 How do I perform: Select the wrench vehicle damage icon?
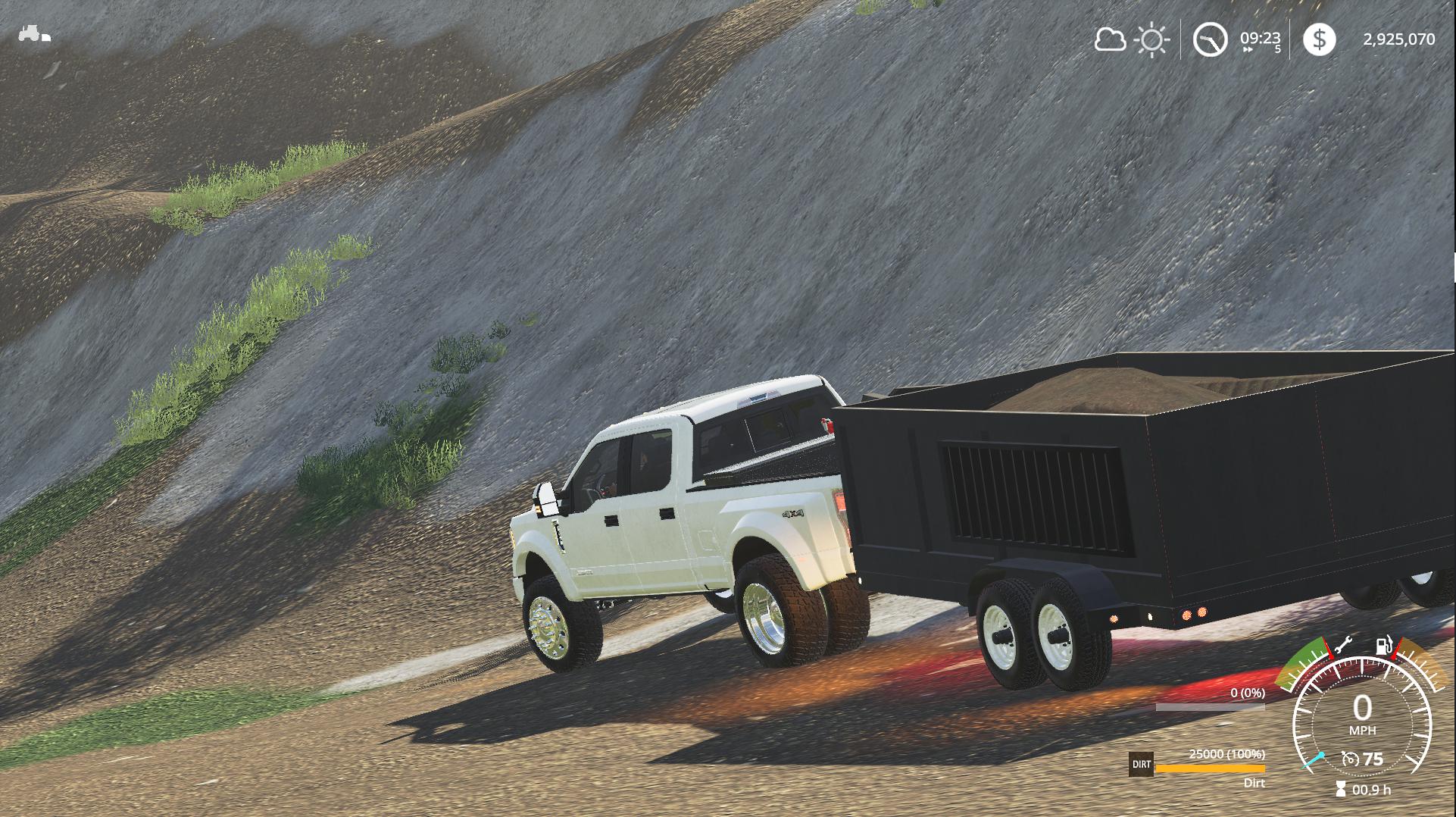[1342, 646]
